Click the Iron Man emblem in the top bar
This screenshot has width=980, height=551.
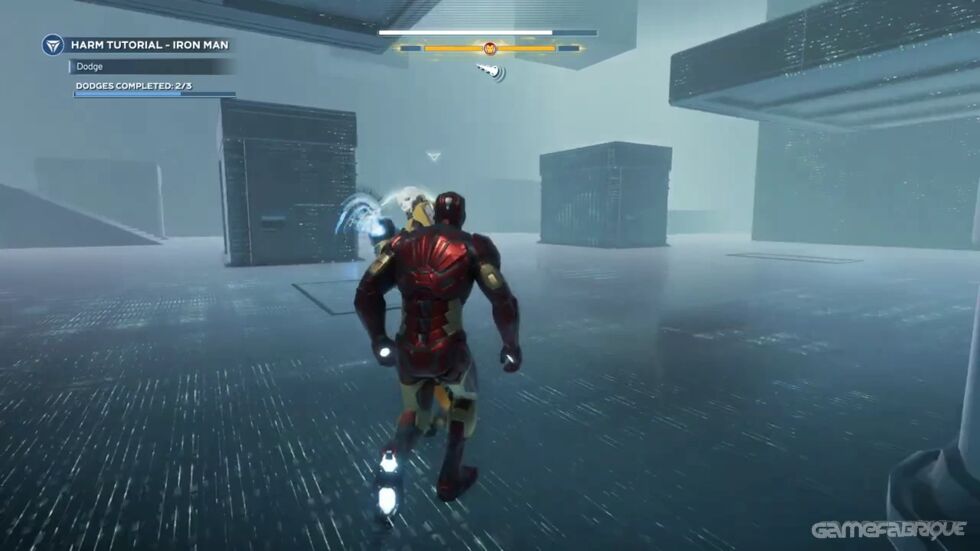pos(490,48)
